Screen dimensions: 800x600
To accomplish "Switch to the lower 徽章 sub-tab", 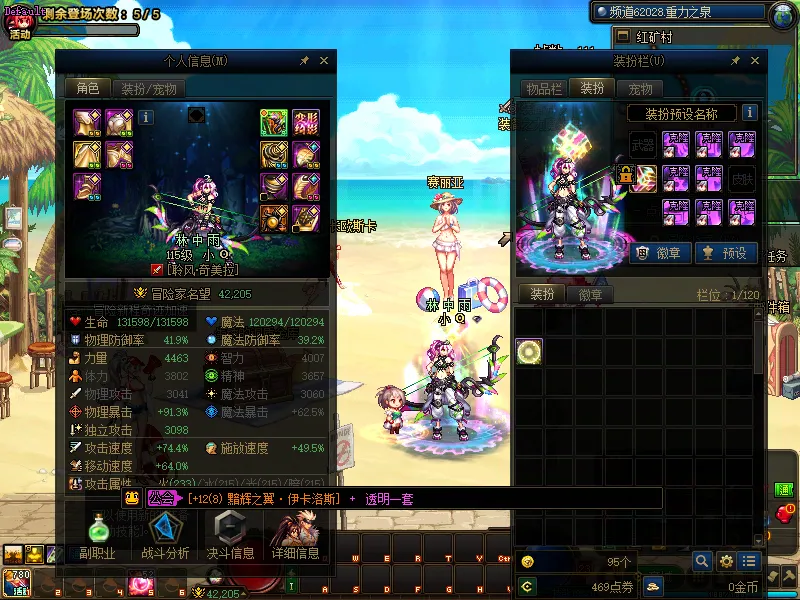I will (x=590, y=295).
